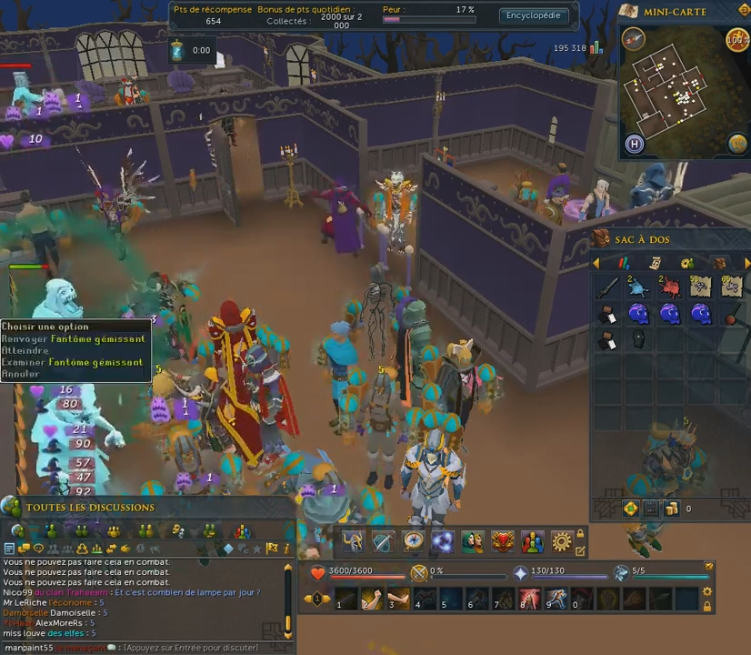This screenshot has width=751, height=655.
Task: Activate action bar slot 8 ability
Action: click(x=527, y=599)
